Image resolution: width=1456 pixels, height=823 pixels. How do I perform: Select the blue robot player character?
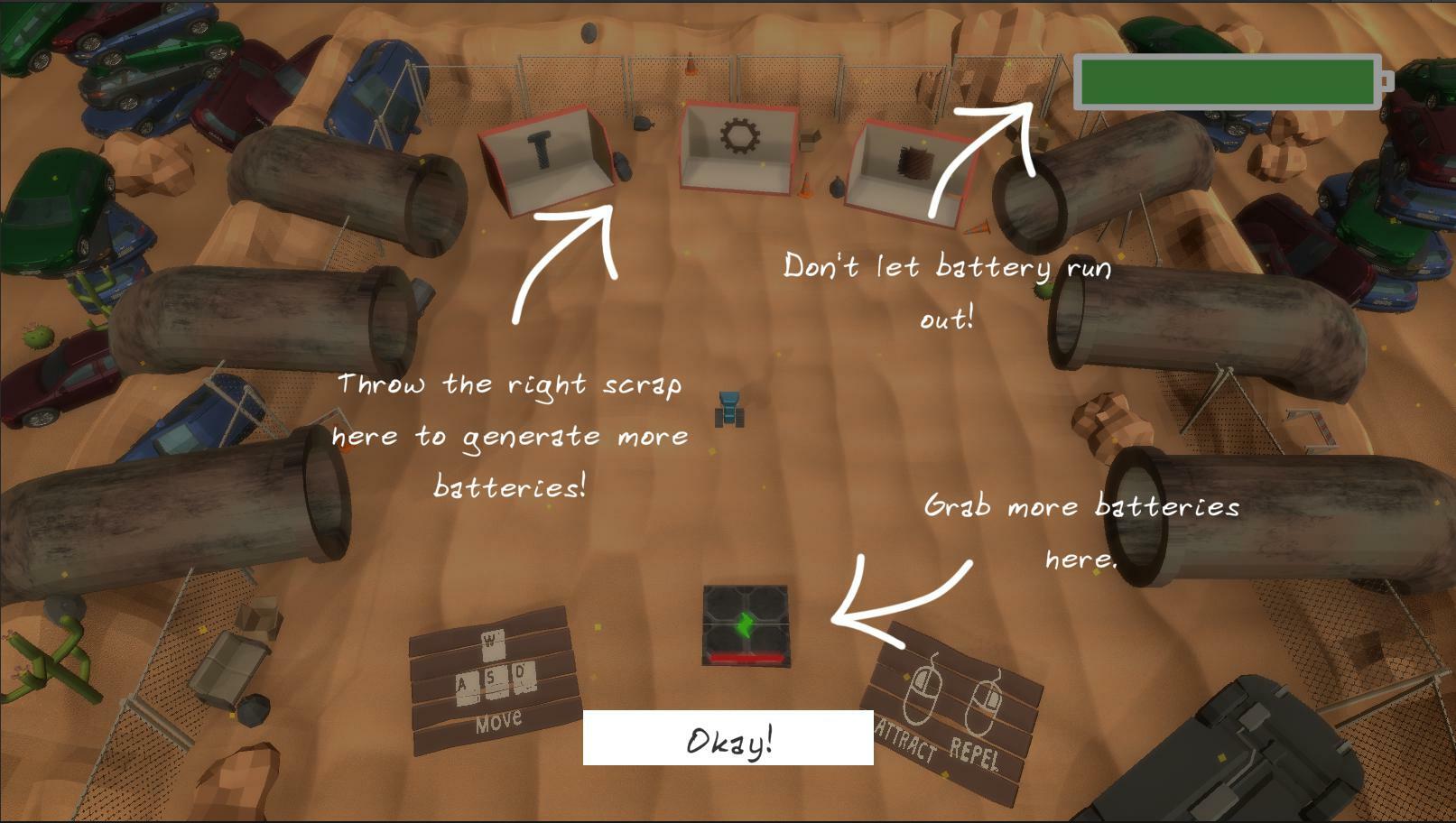point(728,408)
